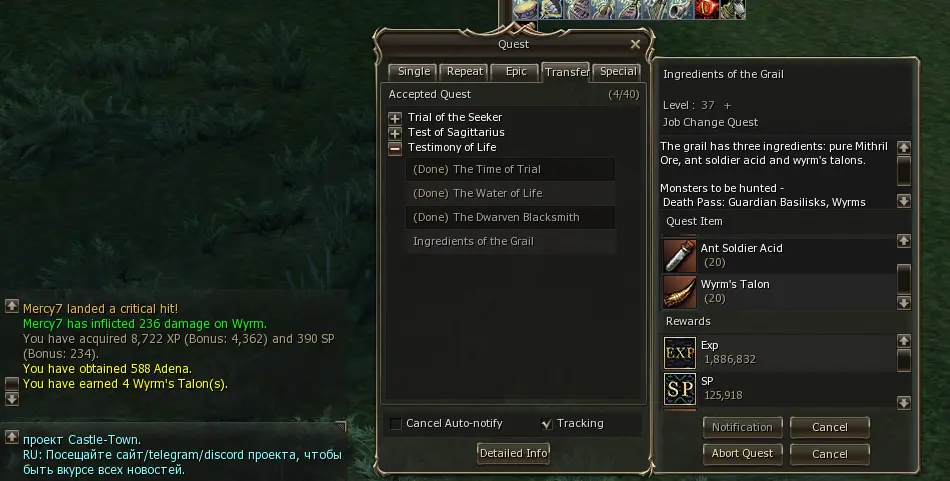Select the Epic quest tab

coord(516,72)
